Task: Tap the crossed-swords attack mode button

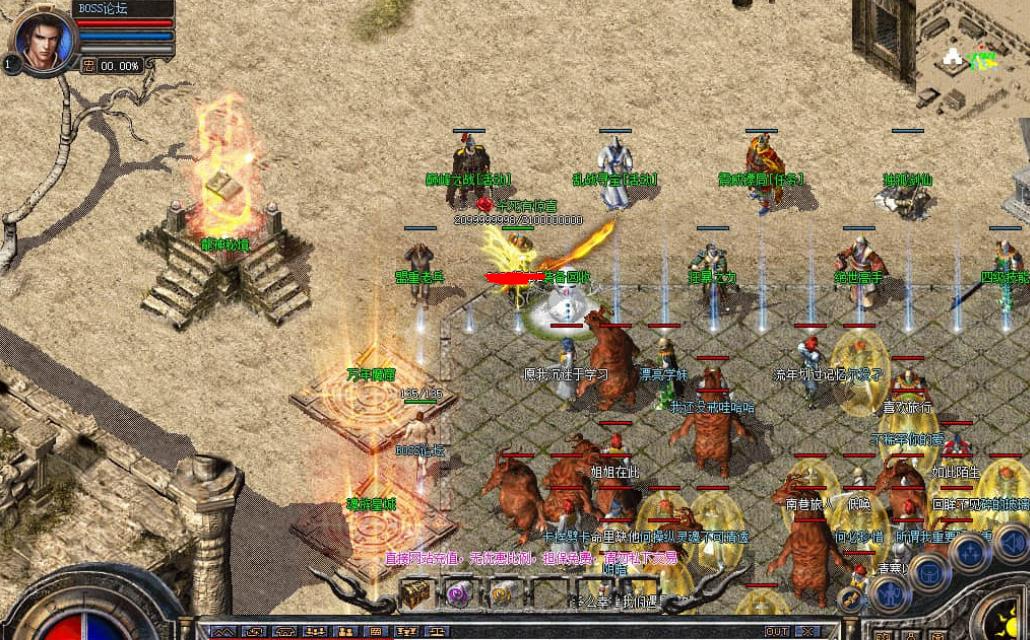Action: coord(852,599)
